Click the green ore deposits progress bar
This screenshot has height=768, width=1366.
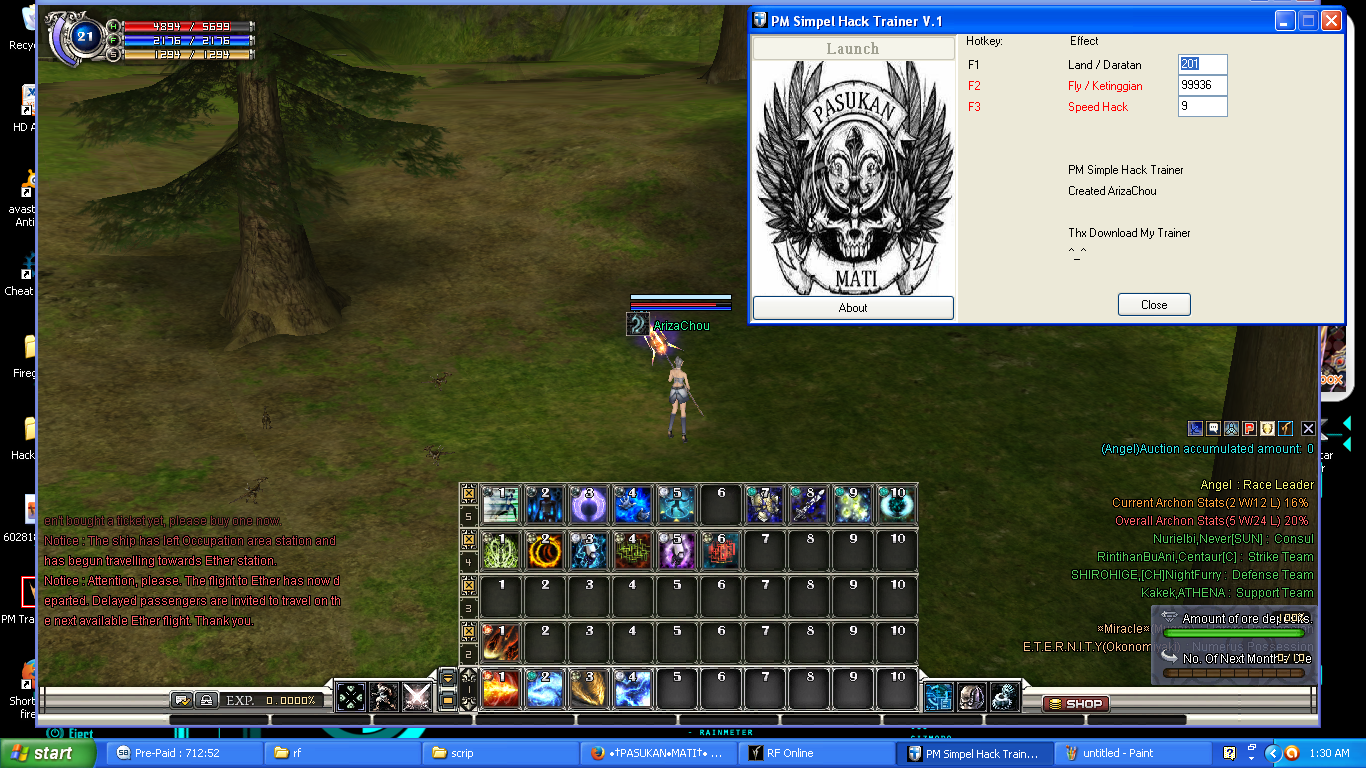(x=1235, y=633)
